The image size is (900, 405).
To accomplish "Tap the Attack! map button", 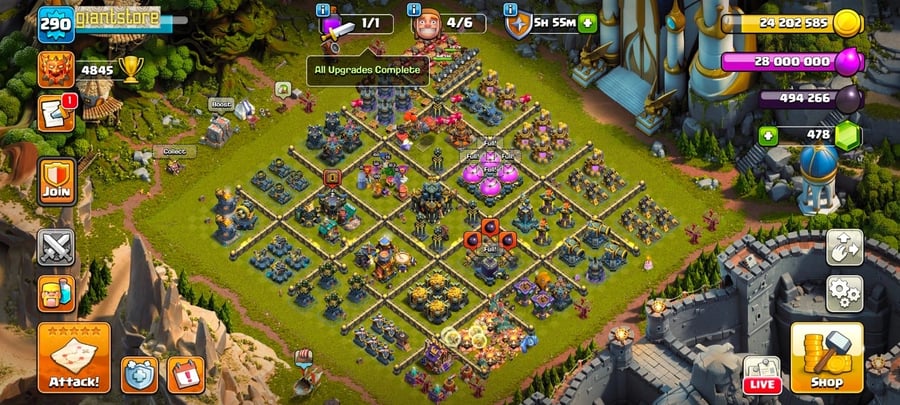I will tap(73, 357).
